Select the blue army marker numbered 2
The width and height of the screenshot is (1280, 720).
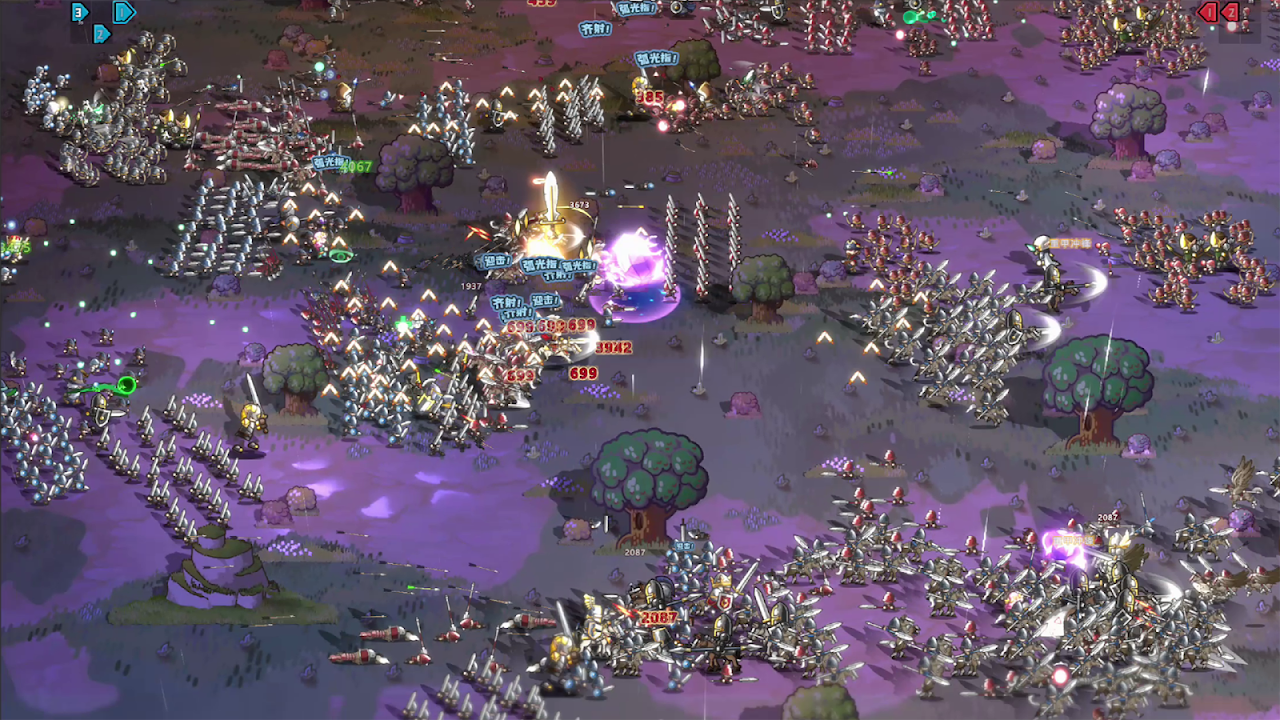coord(101,34)
